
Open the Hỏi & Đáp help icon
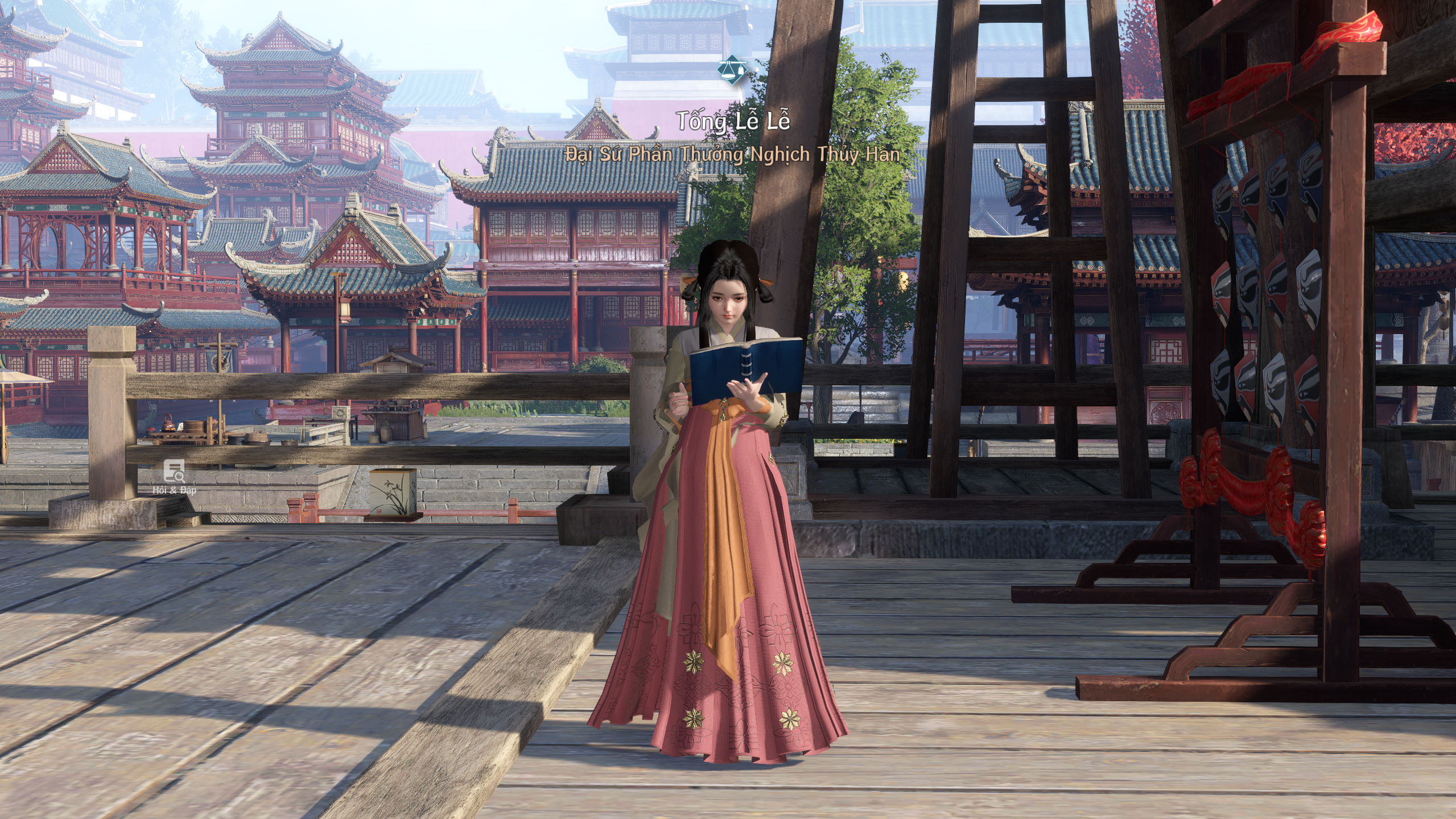(x=174, y=472)
